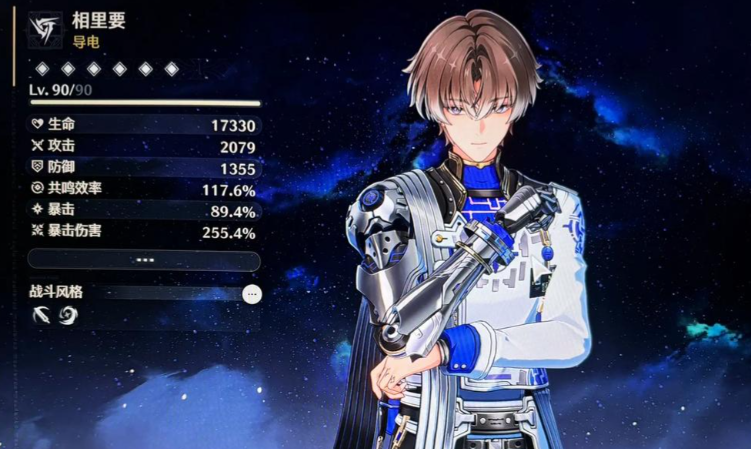Click the Electro element emblem beside 相里要
Viewport: 751px width, 449px height.
[x=45, y=29]
